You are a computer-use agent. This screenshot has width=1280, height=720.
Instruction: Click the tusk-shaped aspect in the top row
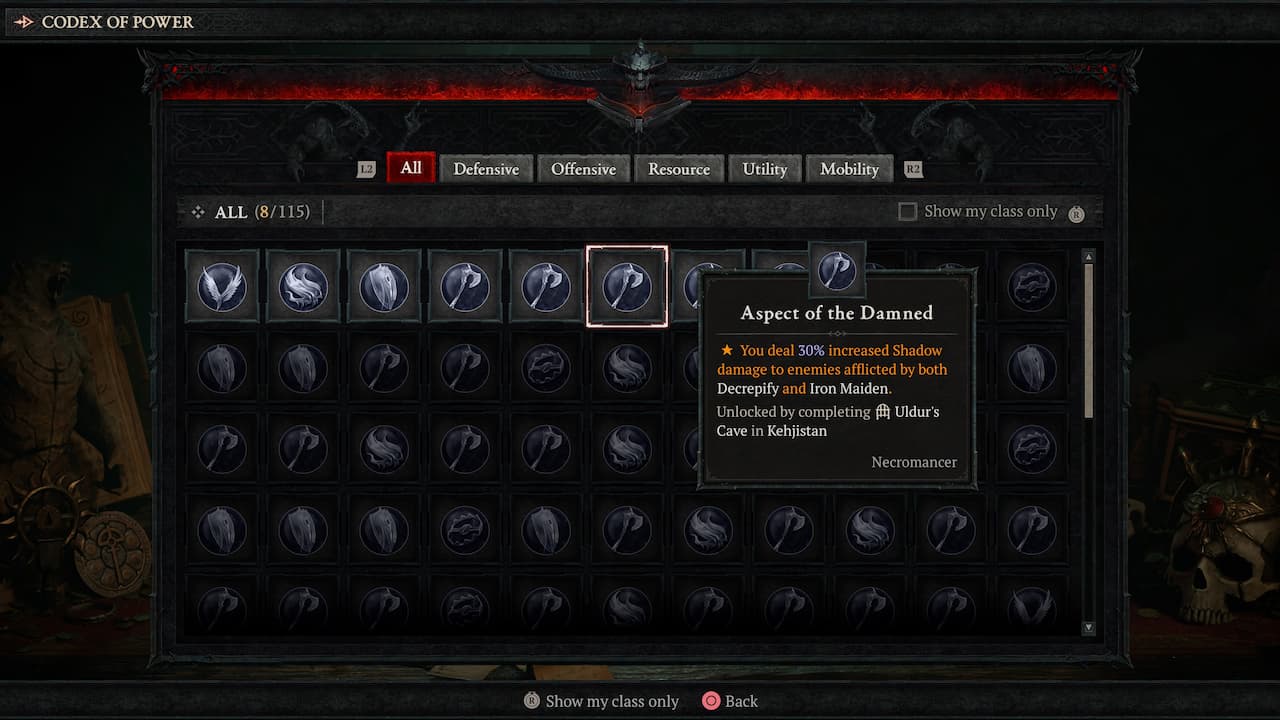pyautogui.click(x=384, y=286)
